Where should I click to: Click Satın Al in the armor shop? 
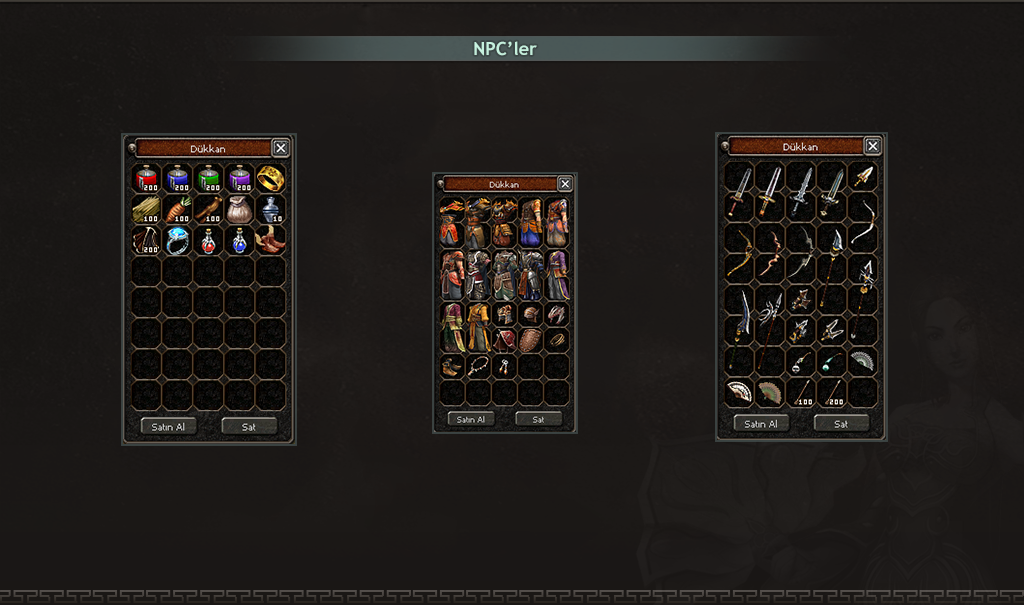471,419
